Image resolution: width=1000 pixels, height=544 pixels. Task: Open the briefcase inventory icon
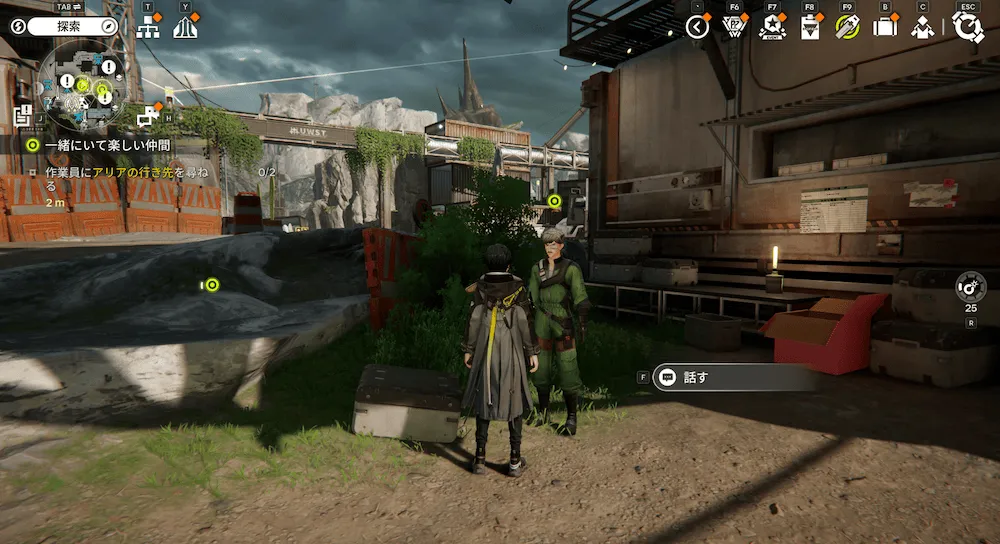point(885,27)
